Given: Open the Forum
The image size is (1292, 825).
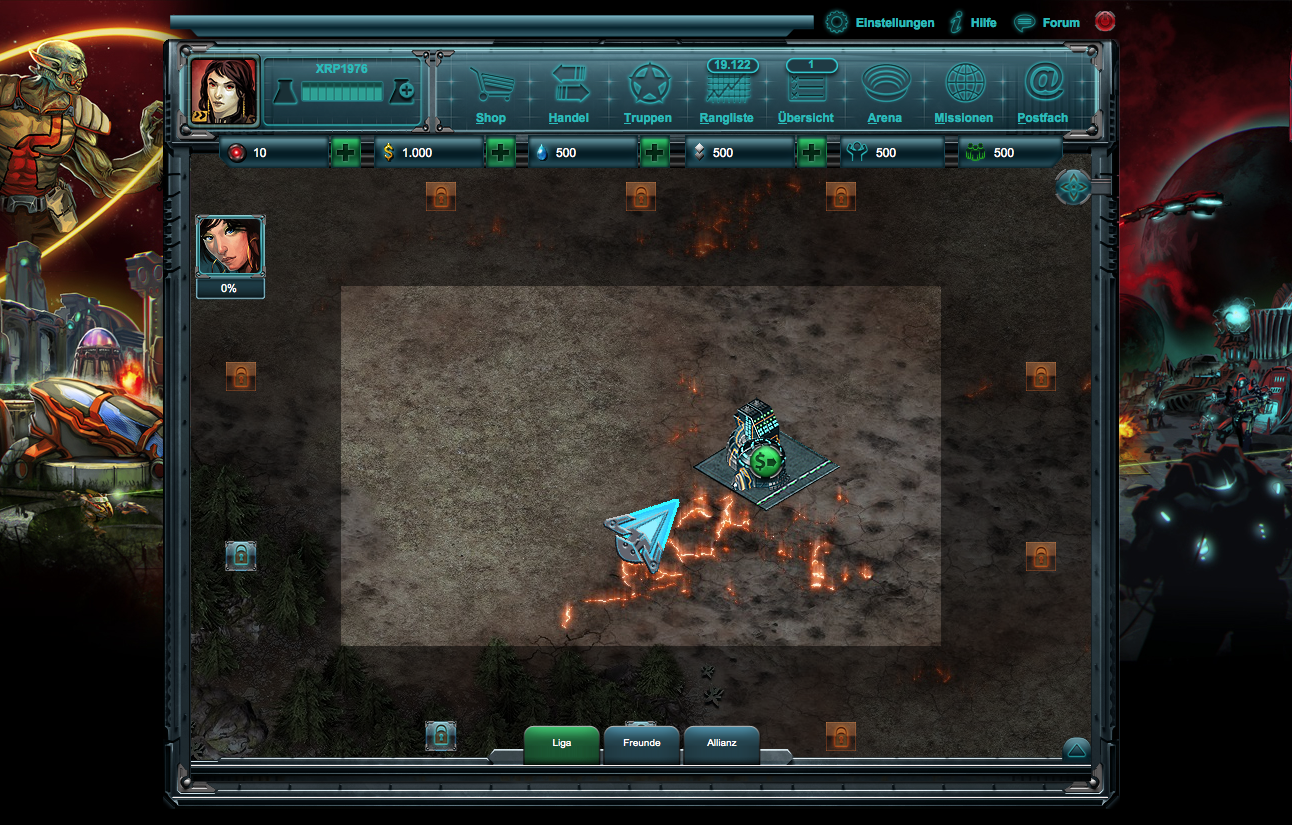Looking at the screenshot, I should coord(1048,21).
